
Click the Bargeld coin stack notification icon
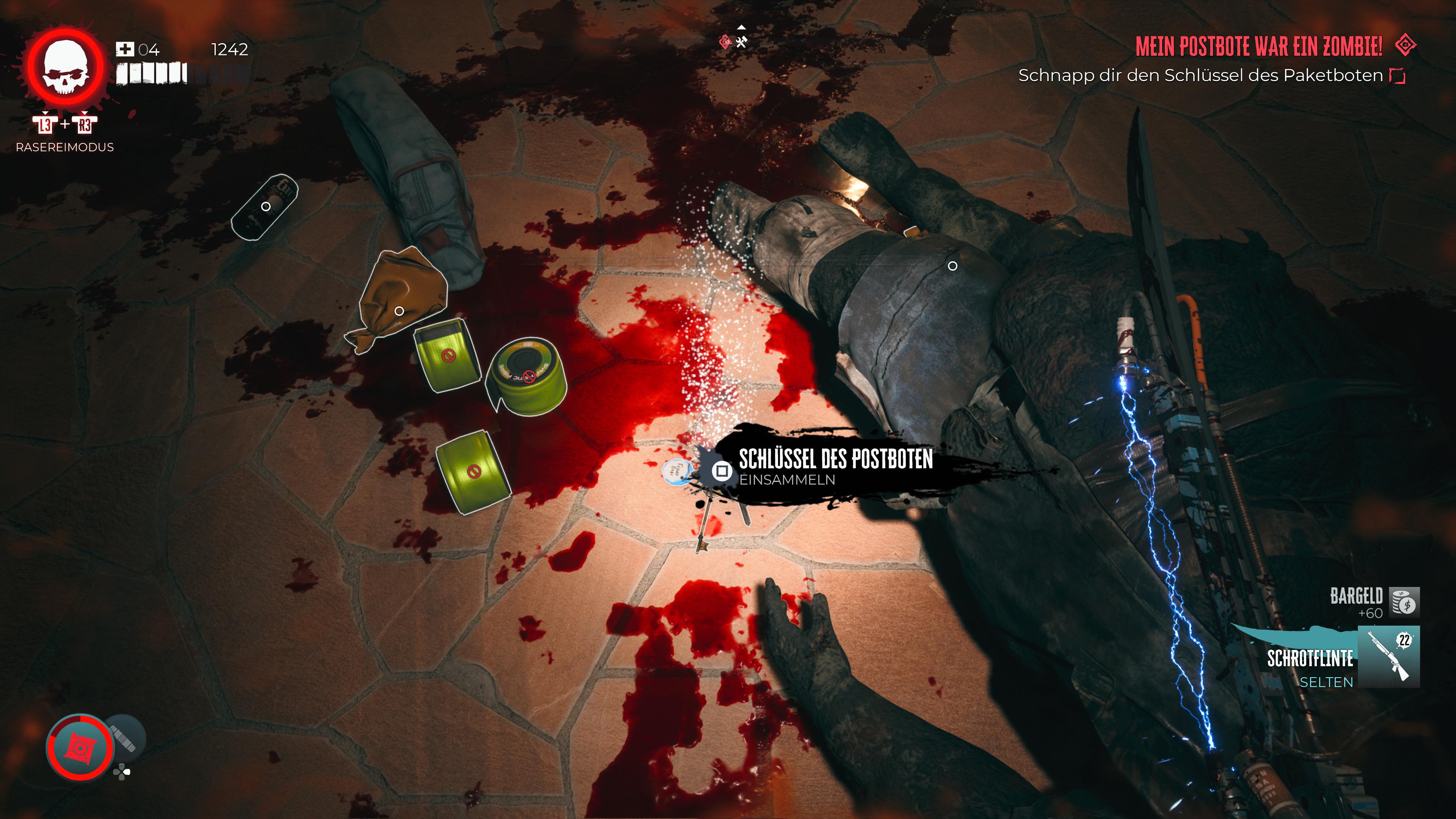pyautogui.click(x=1404, y=602)
